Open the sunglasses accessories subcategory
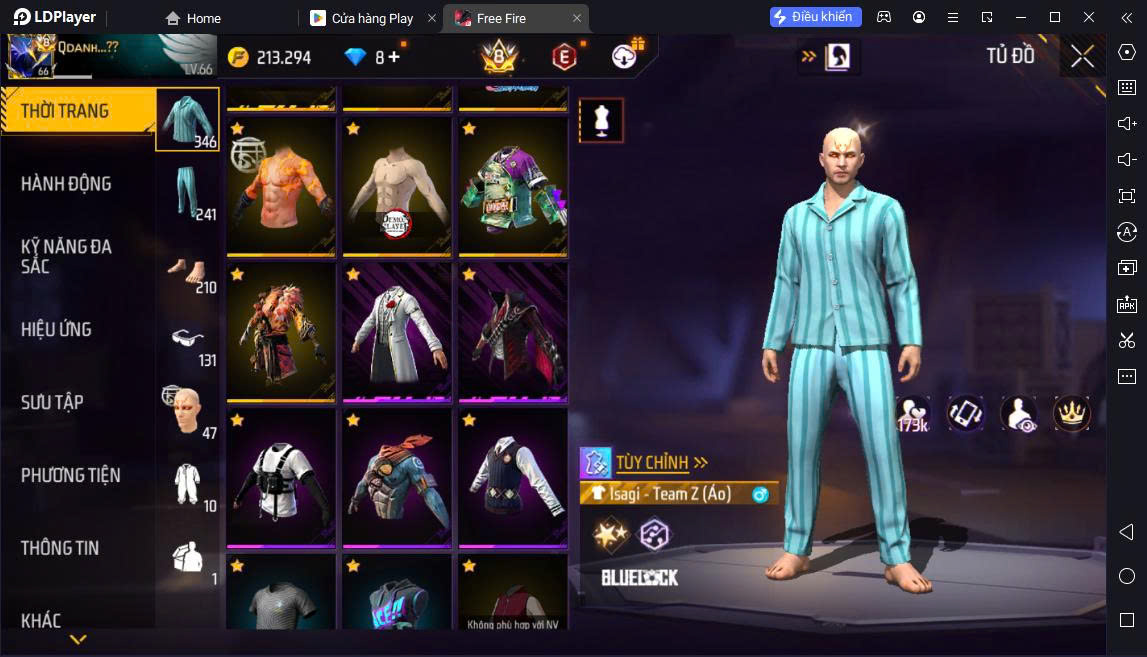Screen dimensions: 1147x657 click(x=187, y=341)
